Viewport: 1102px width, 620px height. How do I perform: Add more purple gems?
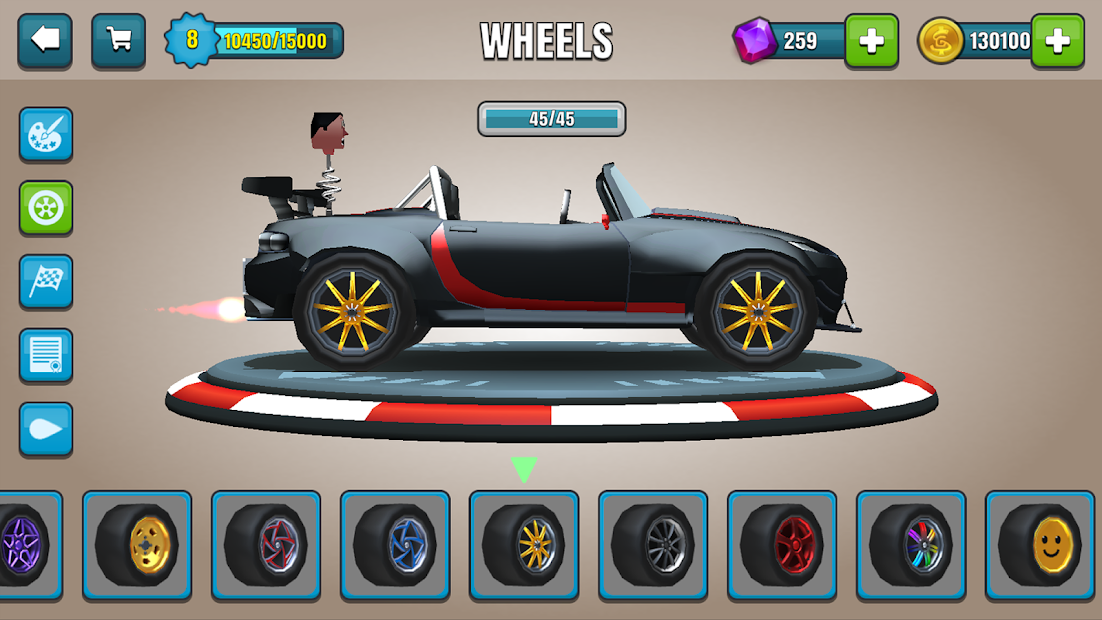871,41
